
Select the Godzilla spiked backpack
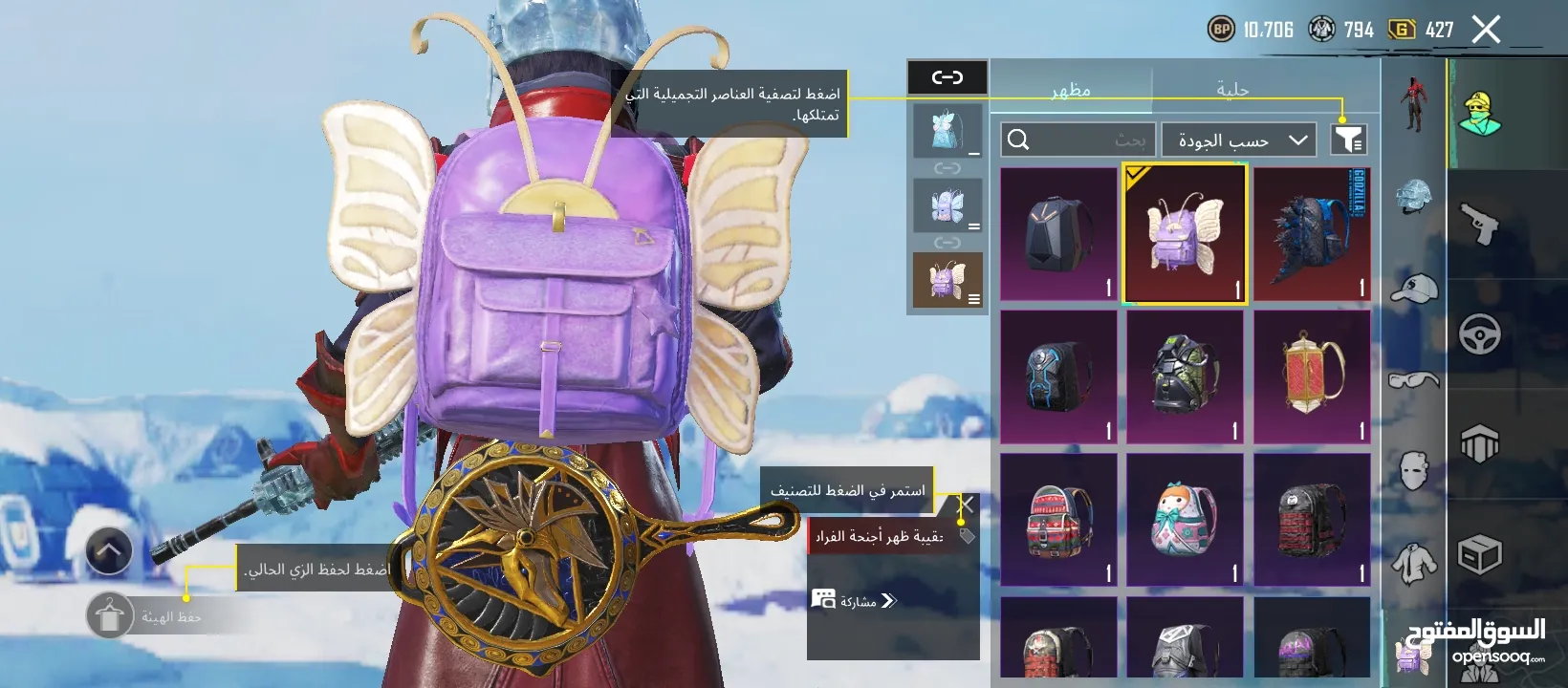[1312, 234]
